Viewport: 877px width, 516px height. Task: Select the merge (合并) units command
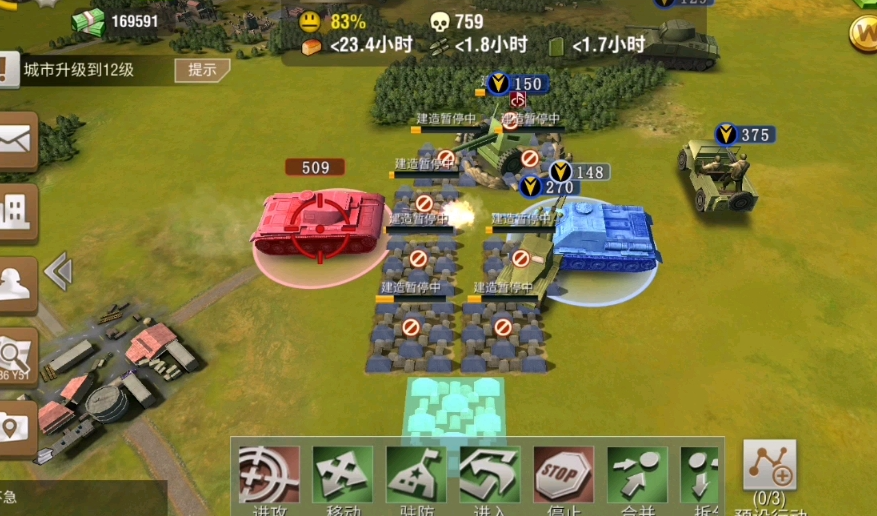tap(637, 476)
